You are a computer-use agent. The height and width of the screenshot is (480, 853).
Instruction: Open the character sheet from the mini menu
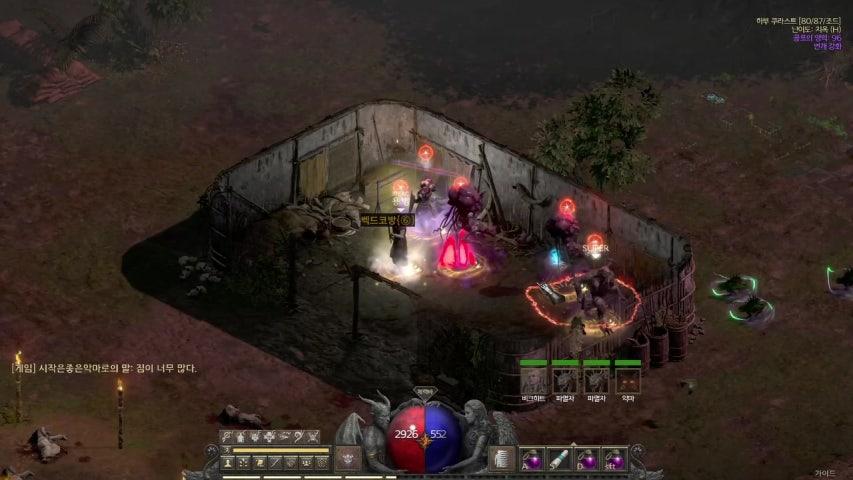click(227, 462)
